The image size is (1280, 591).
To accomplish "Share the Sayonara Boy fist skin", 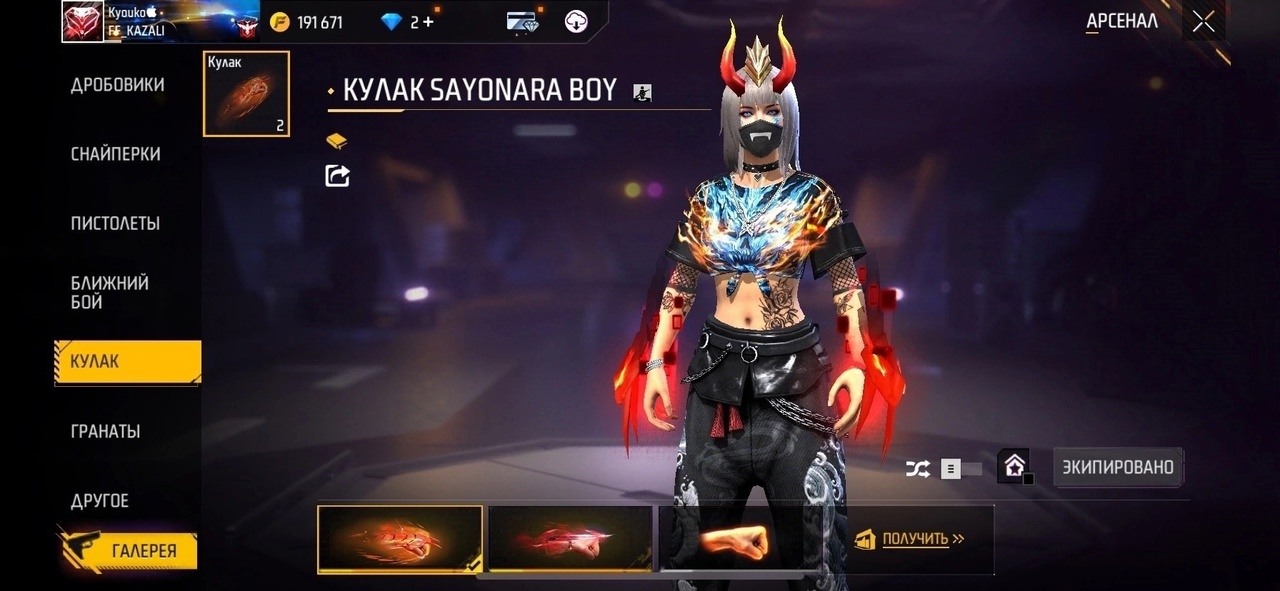I will tap(338, 176).
